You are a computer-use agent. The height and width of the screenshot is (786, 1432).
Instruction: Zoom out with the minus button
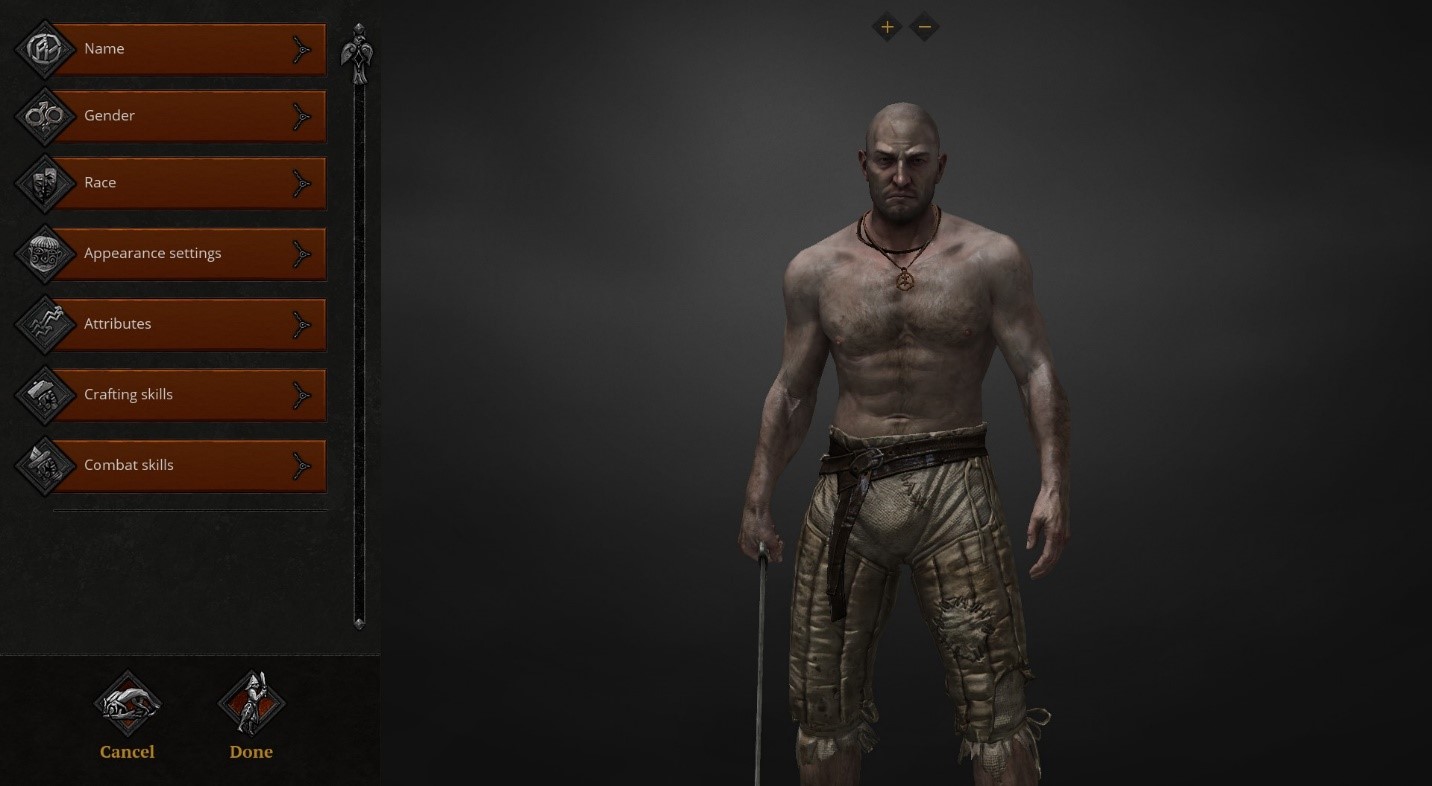tap(925, 27)
